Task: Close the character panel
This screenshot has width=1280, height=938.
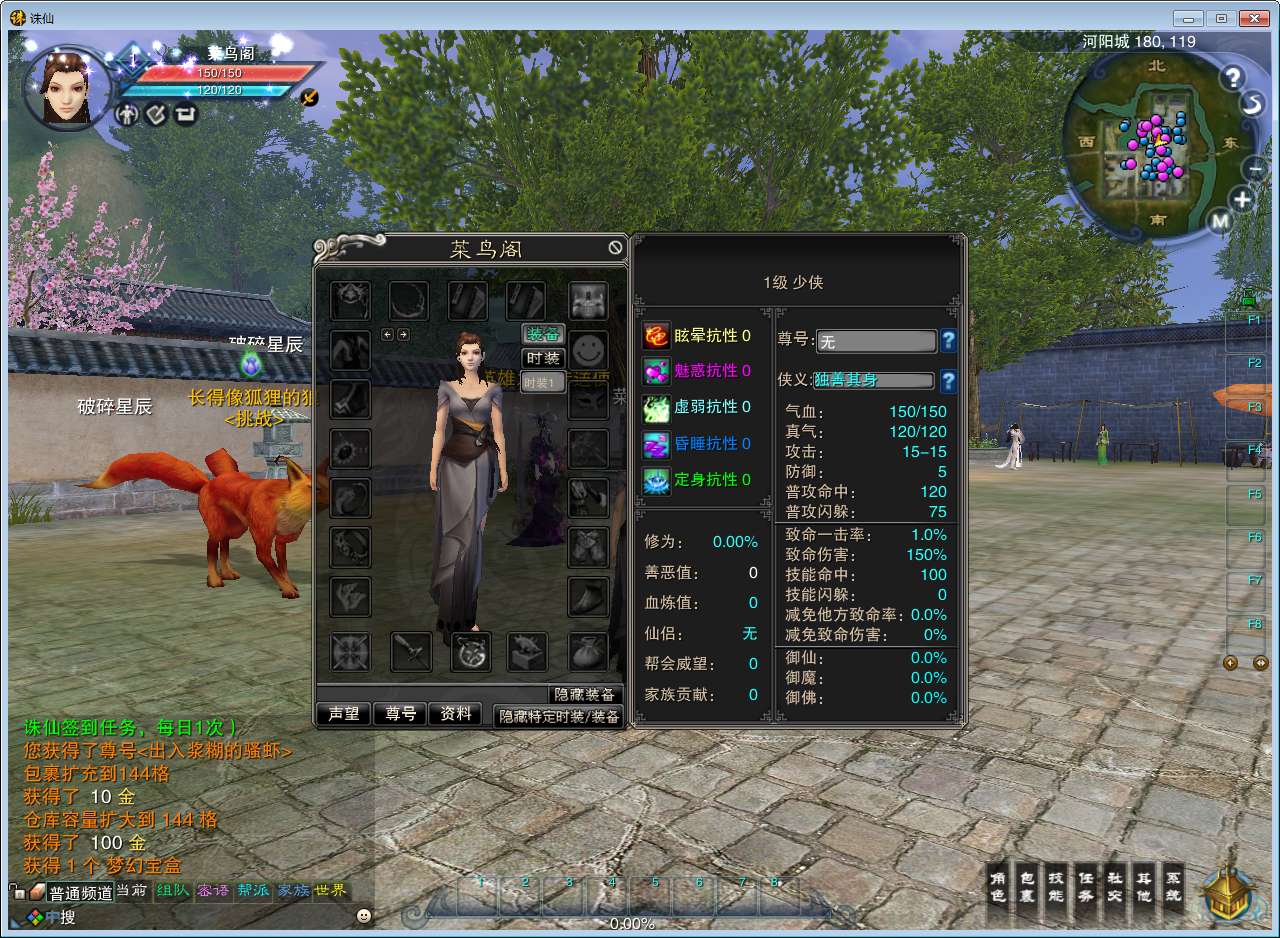Action: point(615,248)
